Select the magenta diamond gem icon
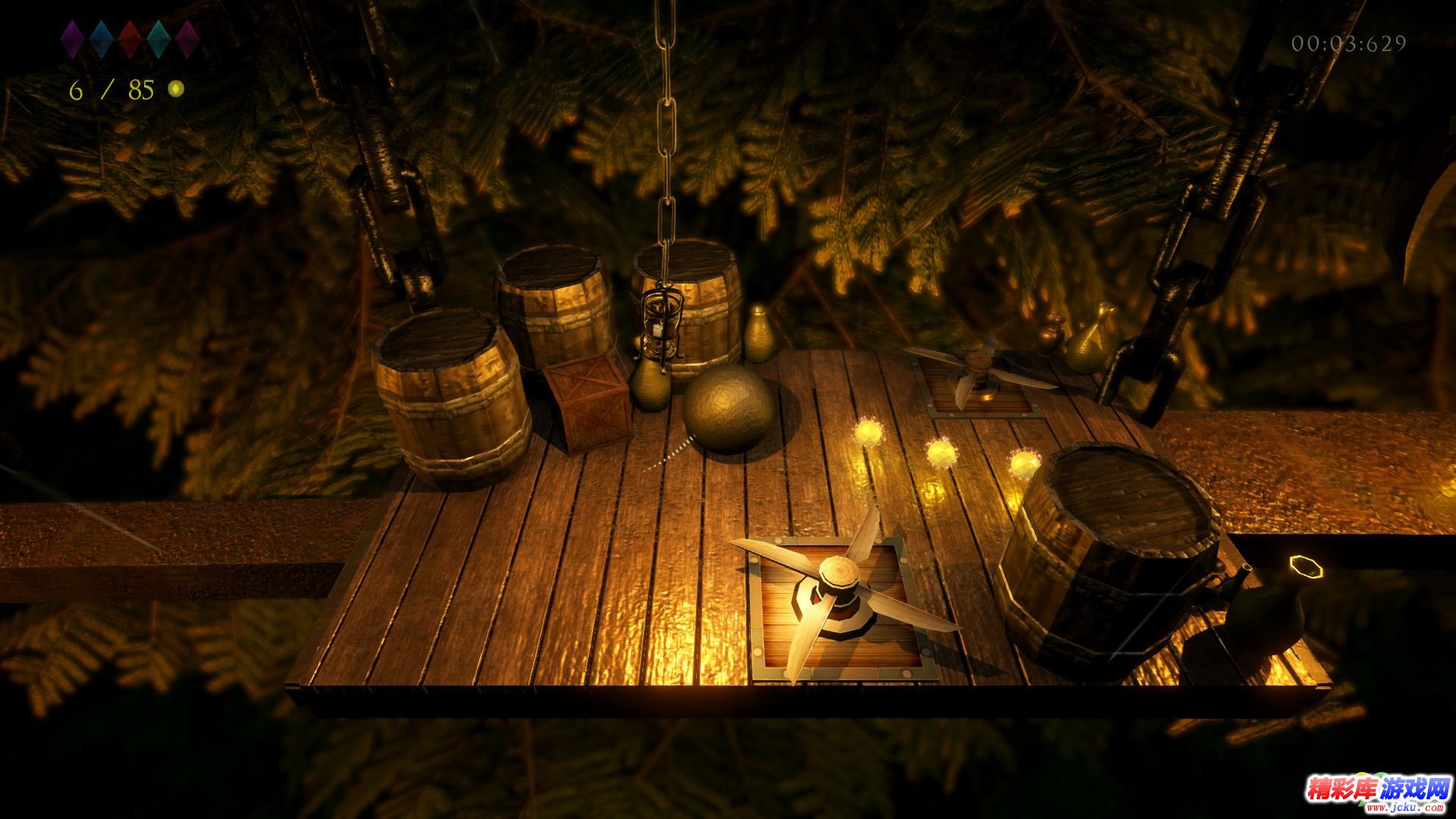Screen dimensions: 1456x819 point(187,39)
